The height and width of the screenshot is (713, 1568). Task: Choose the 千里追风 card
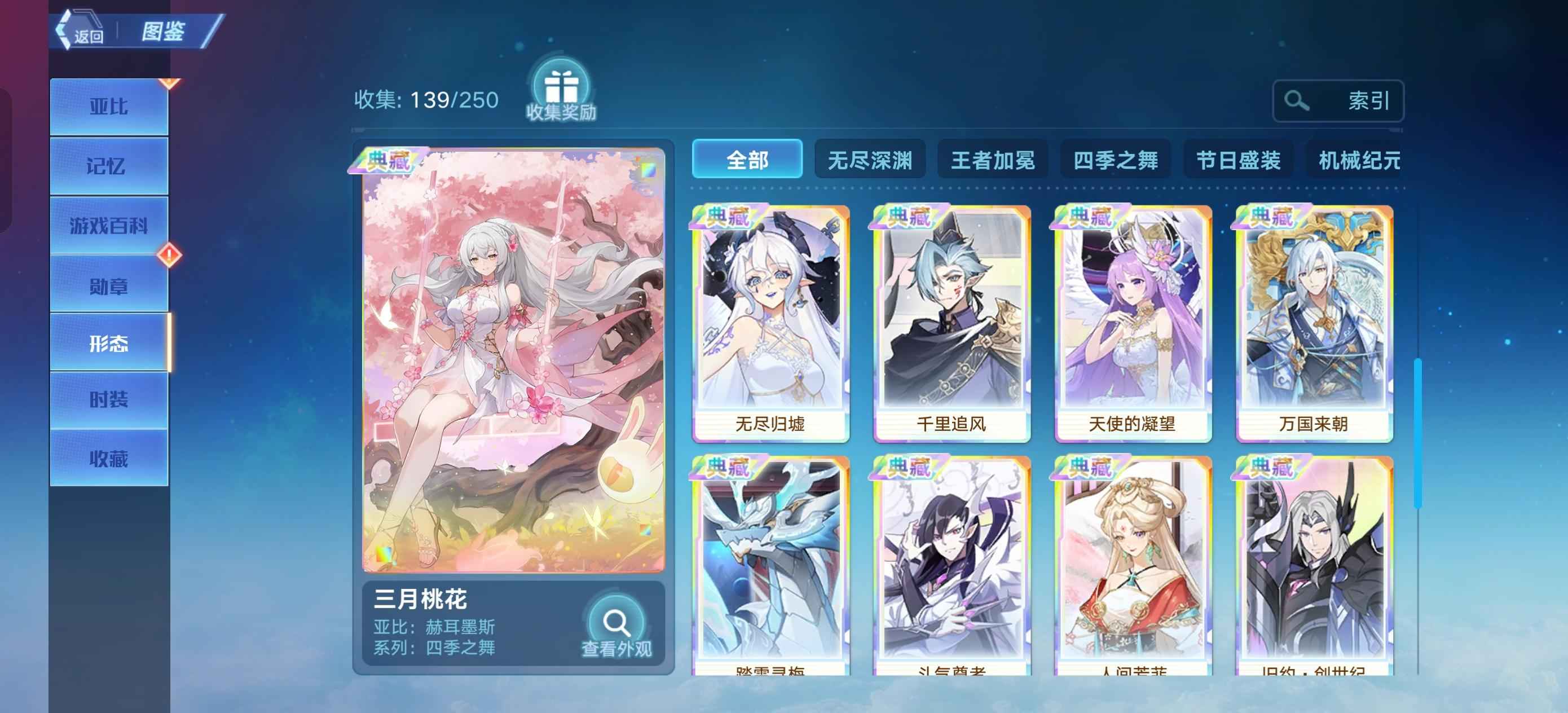(952, 323)
